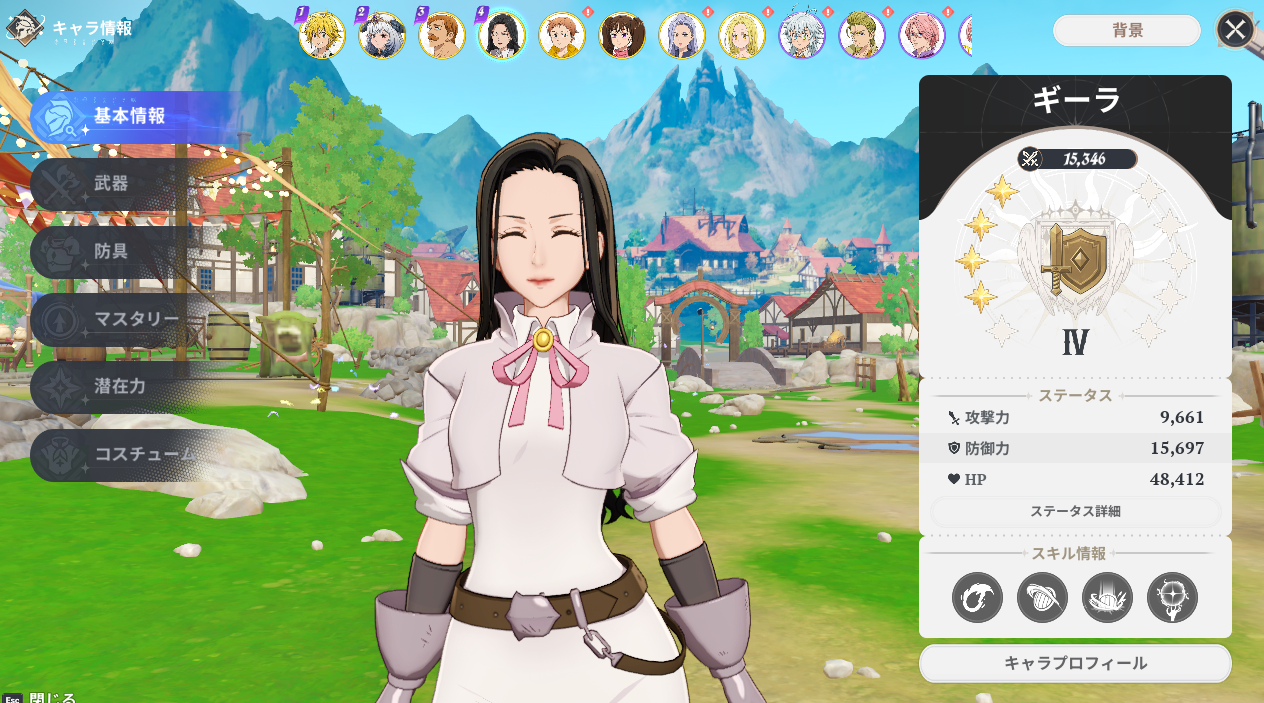
Task: Select the silver-haired portrait numbered 2
Action: click(382, 36)
